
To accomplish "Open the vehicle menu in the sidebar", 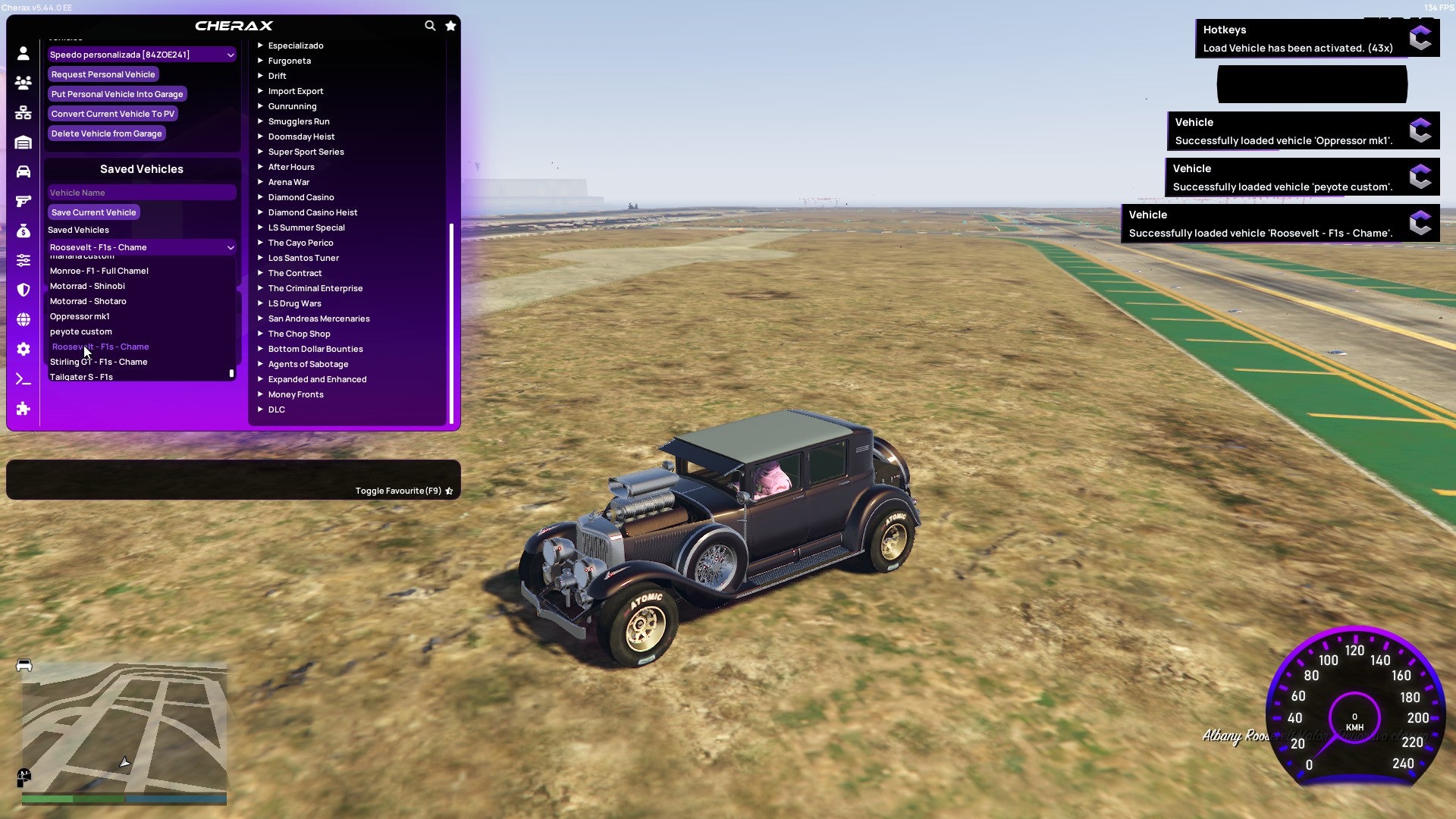I will (x=23, y=171).
